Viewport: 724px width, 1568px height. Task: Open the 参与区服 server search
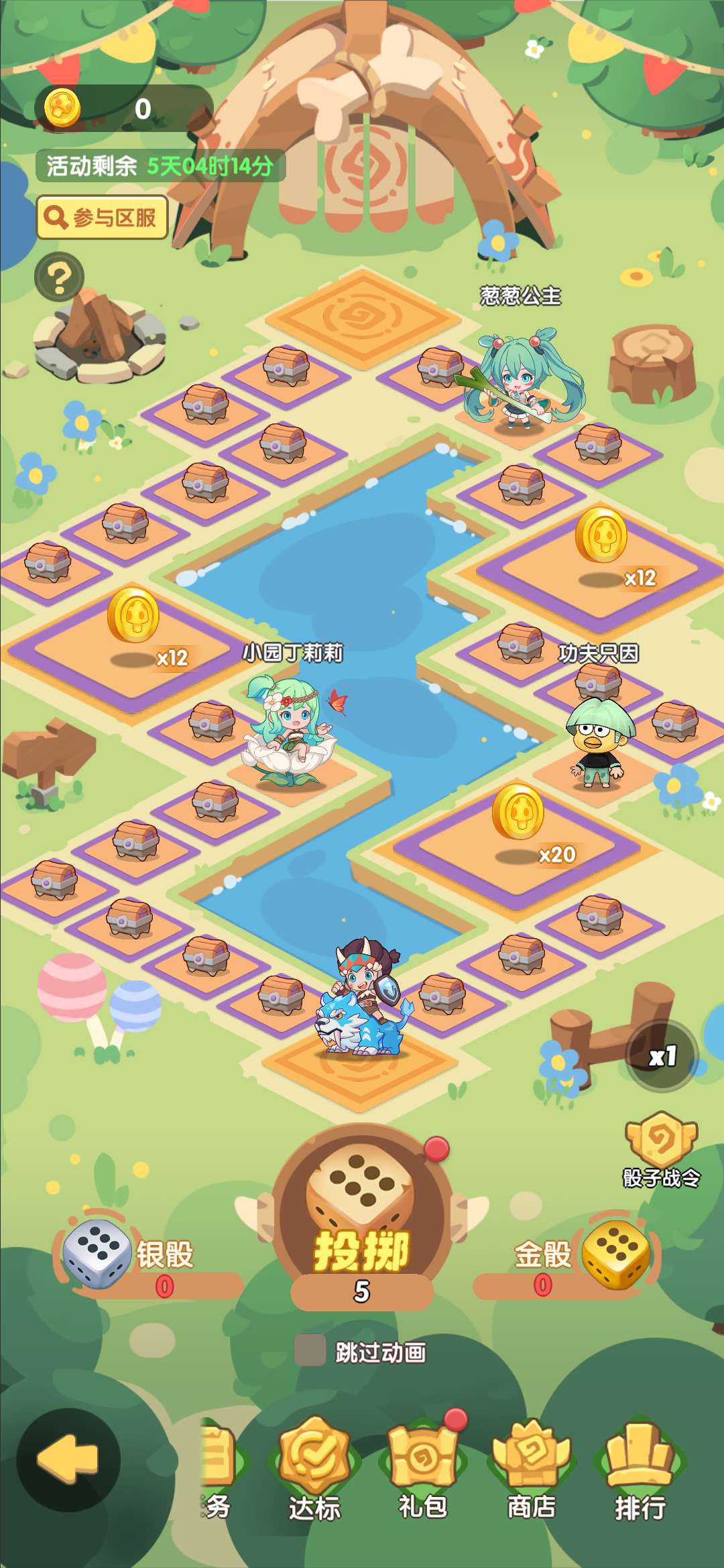coord(102,218)
